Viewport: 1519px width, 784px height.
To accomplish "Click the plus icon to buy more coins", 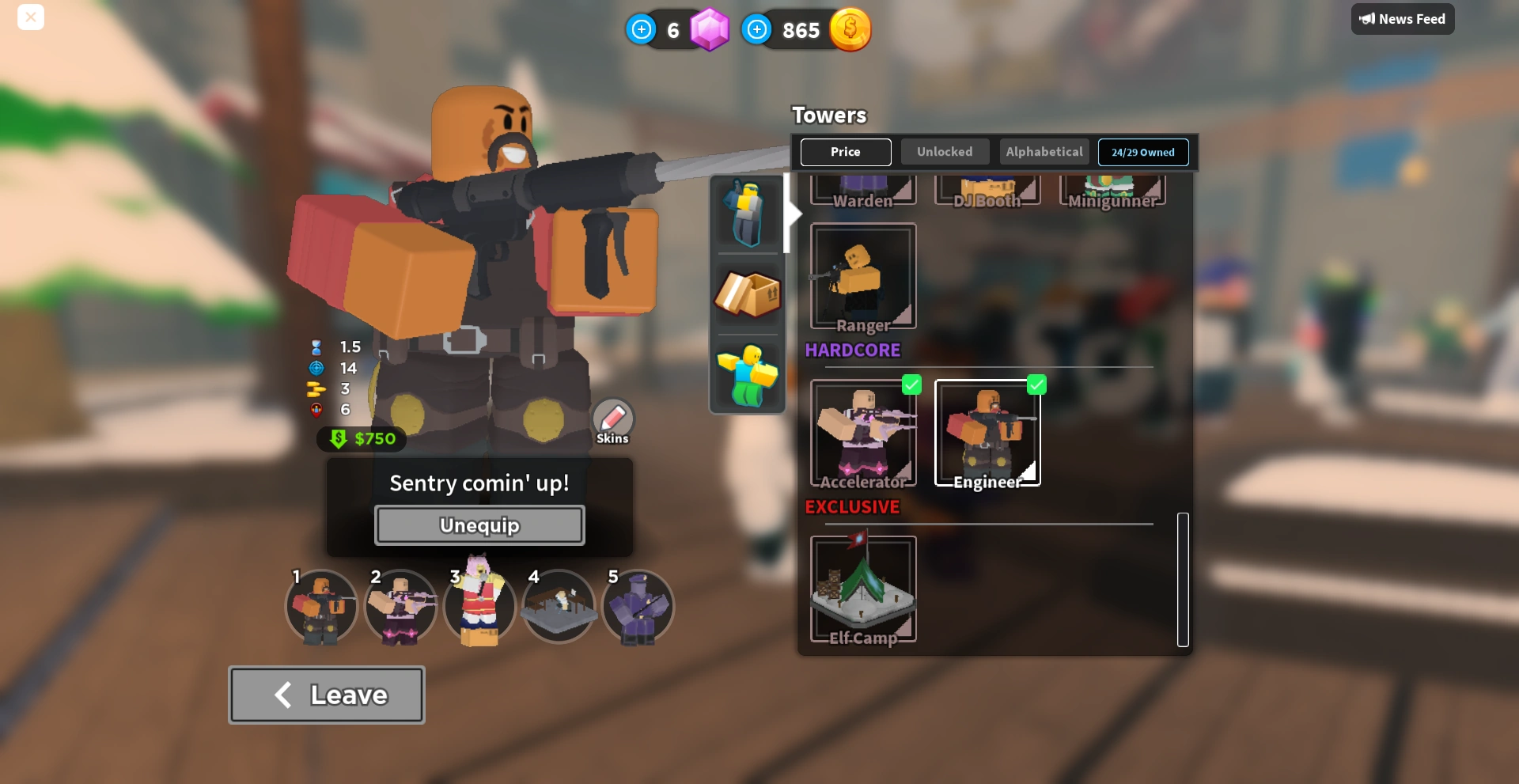I will (x=757, y=29).
